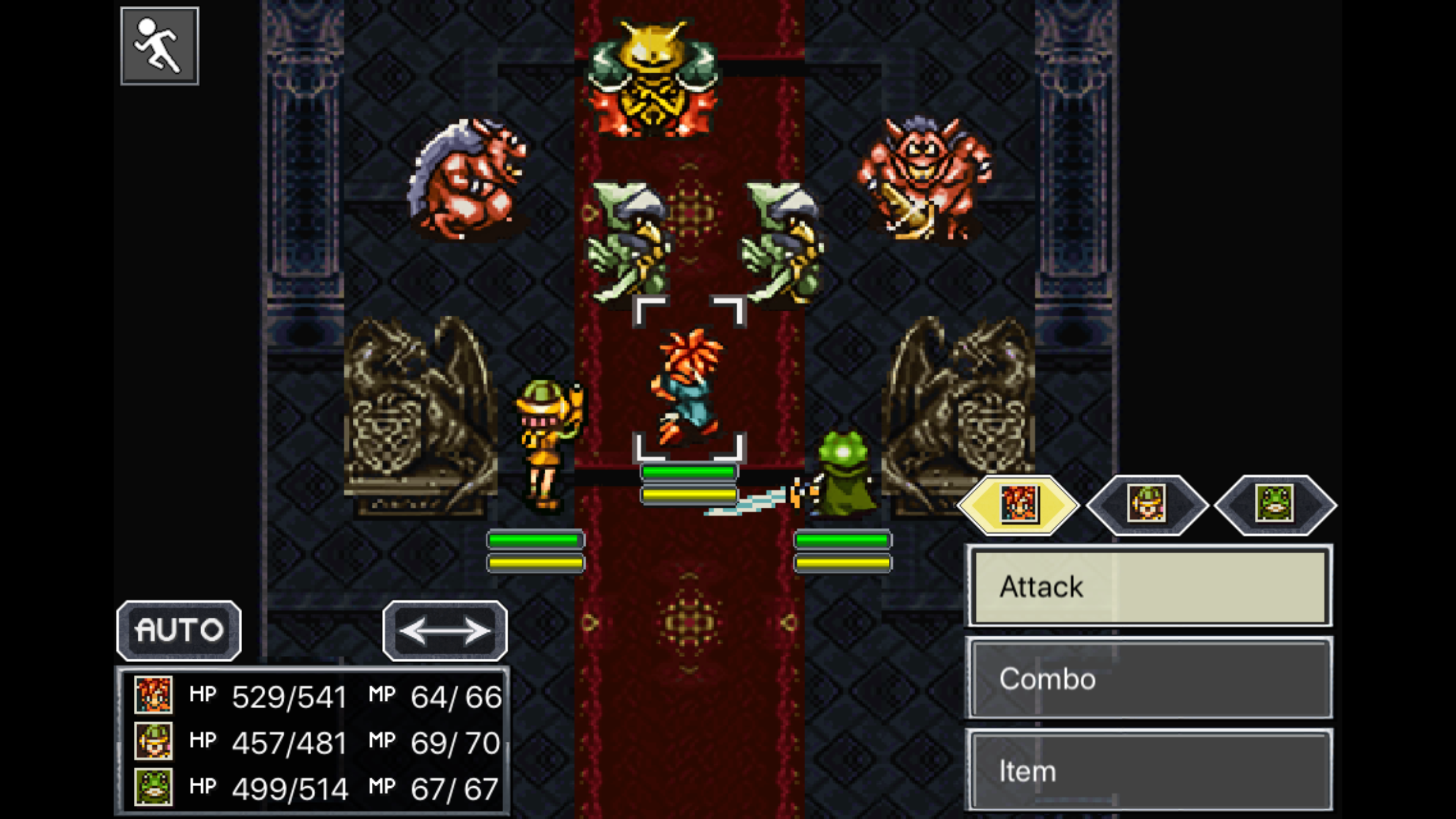Open the Item command menu
This screenshot has width=1456, height=819.
pyautogui.click(x=1149, y=770)
